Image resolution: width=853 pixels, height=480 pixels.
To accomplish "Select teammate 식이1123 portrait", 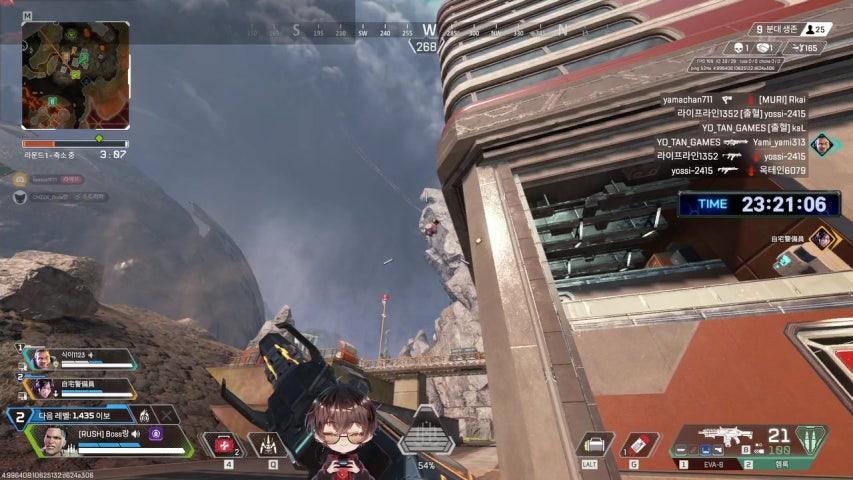I will [41, 359].
